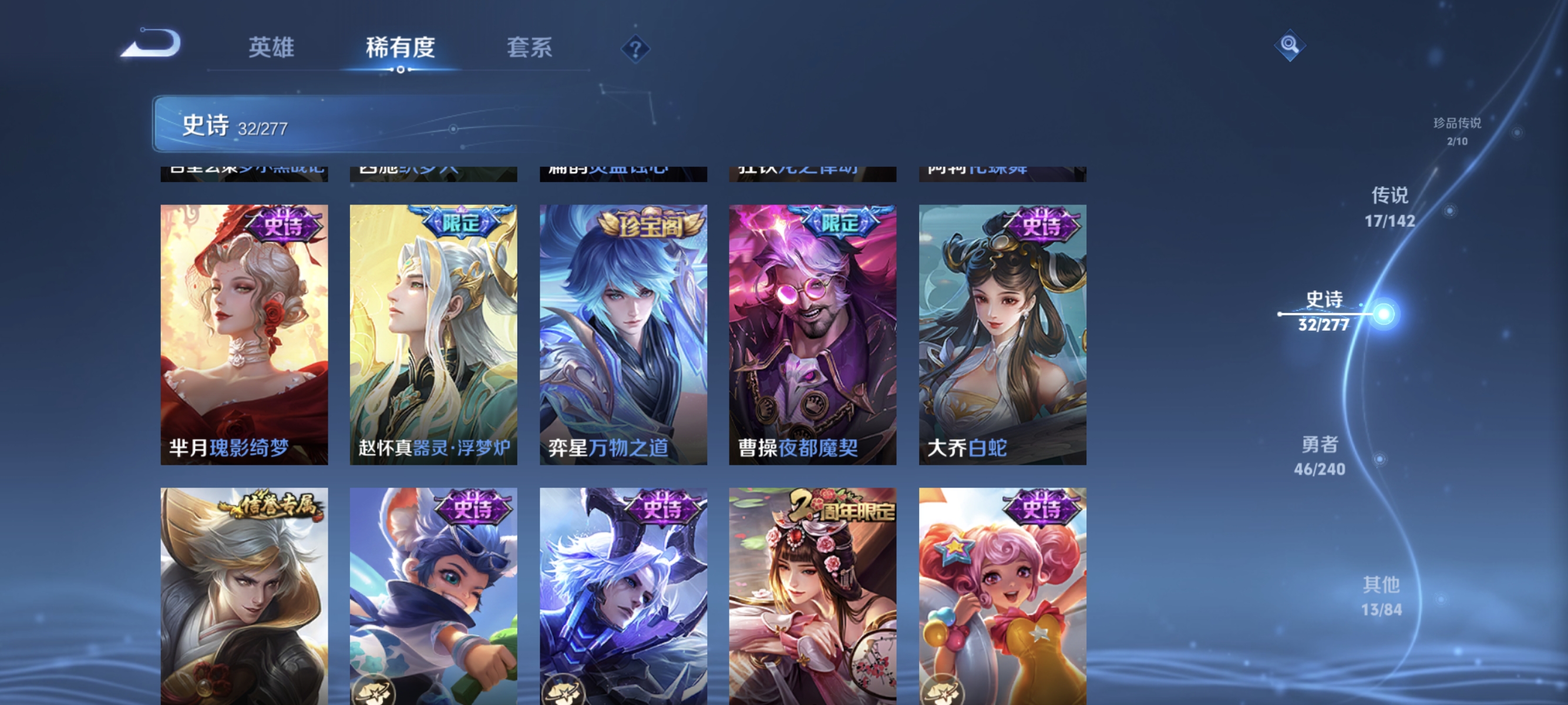Open the search magnifier icon top-right
The image size is (1568, 705).
pyautogui.click(x=1290, y=45)
